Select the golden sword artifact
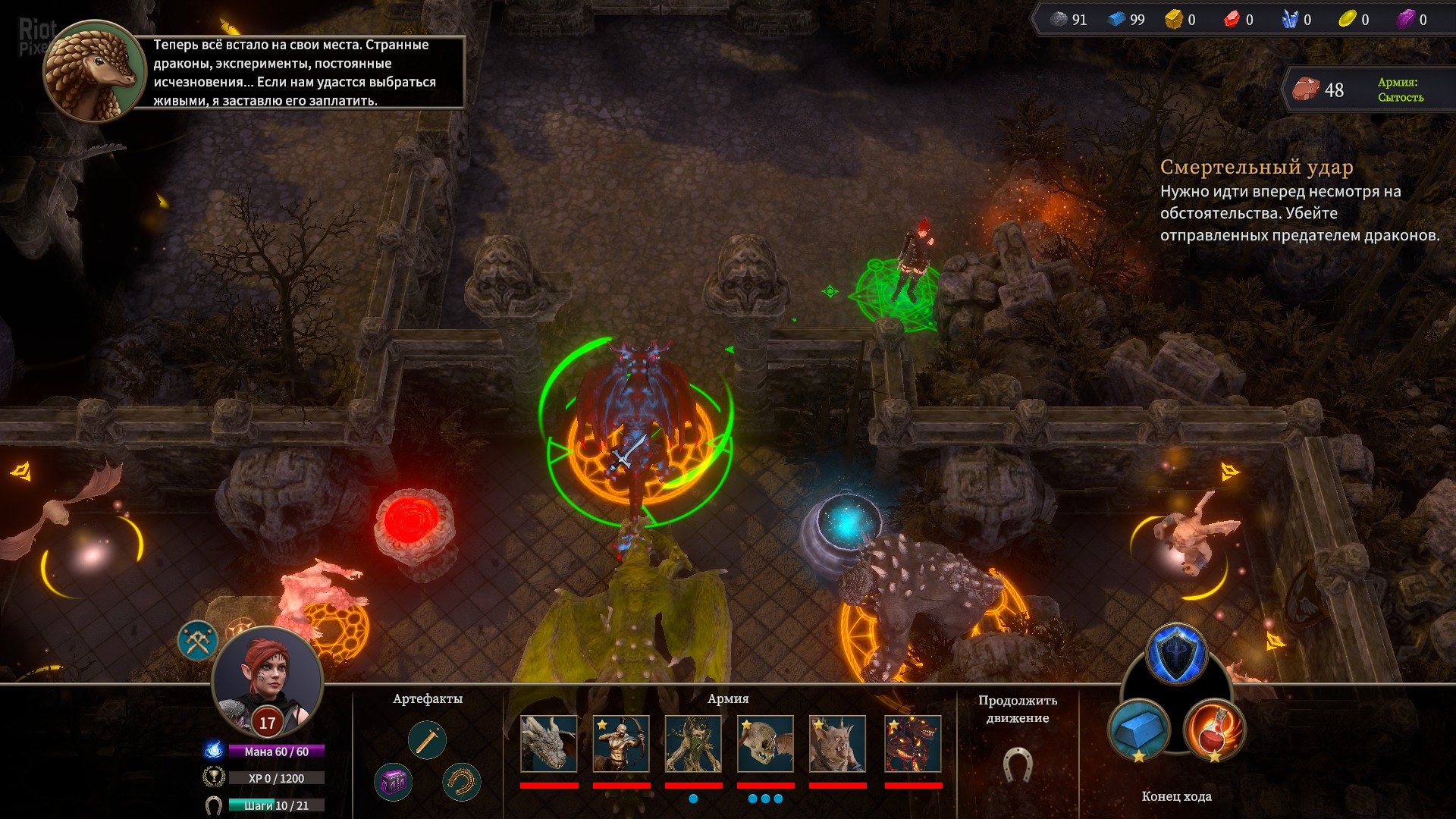Screen dimensions: 1456x819 click(427, 740)
